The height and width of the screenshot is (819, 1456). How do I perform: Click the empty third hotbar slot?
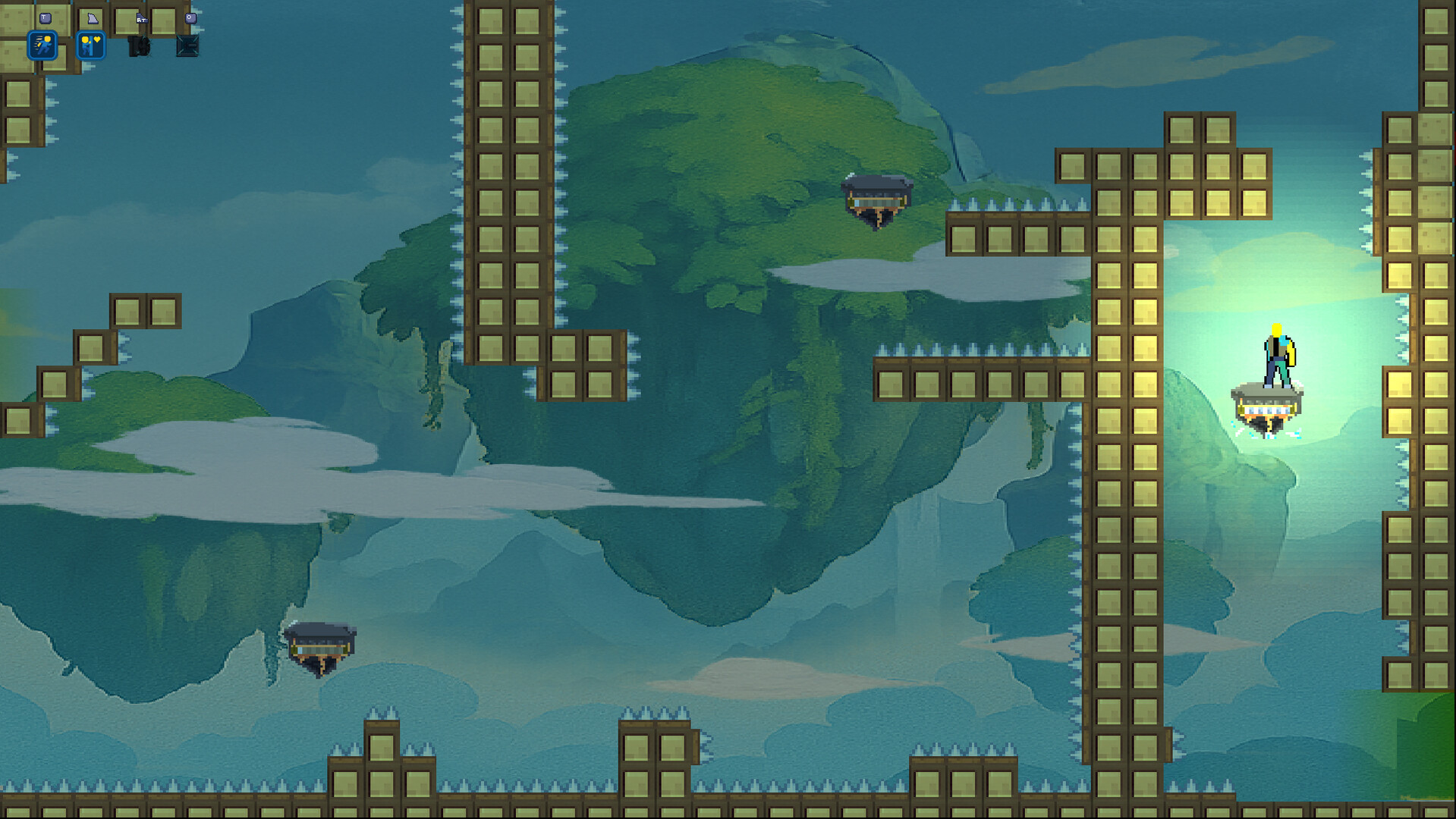[126, 20]
